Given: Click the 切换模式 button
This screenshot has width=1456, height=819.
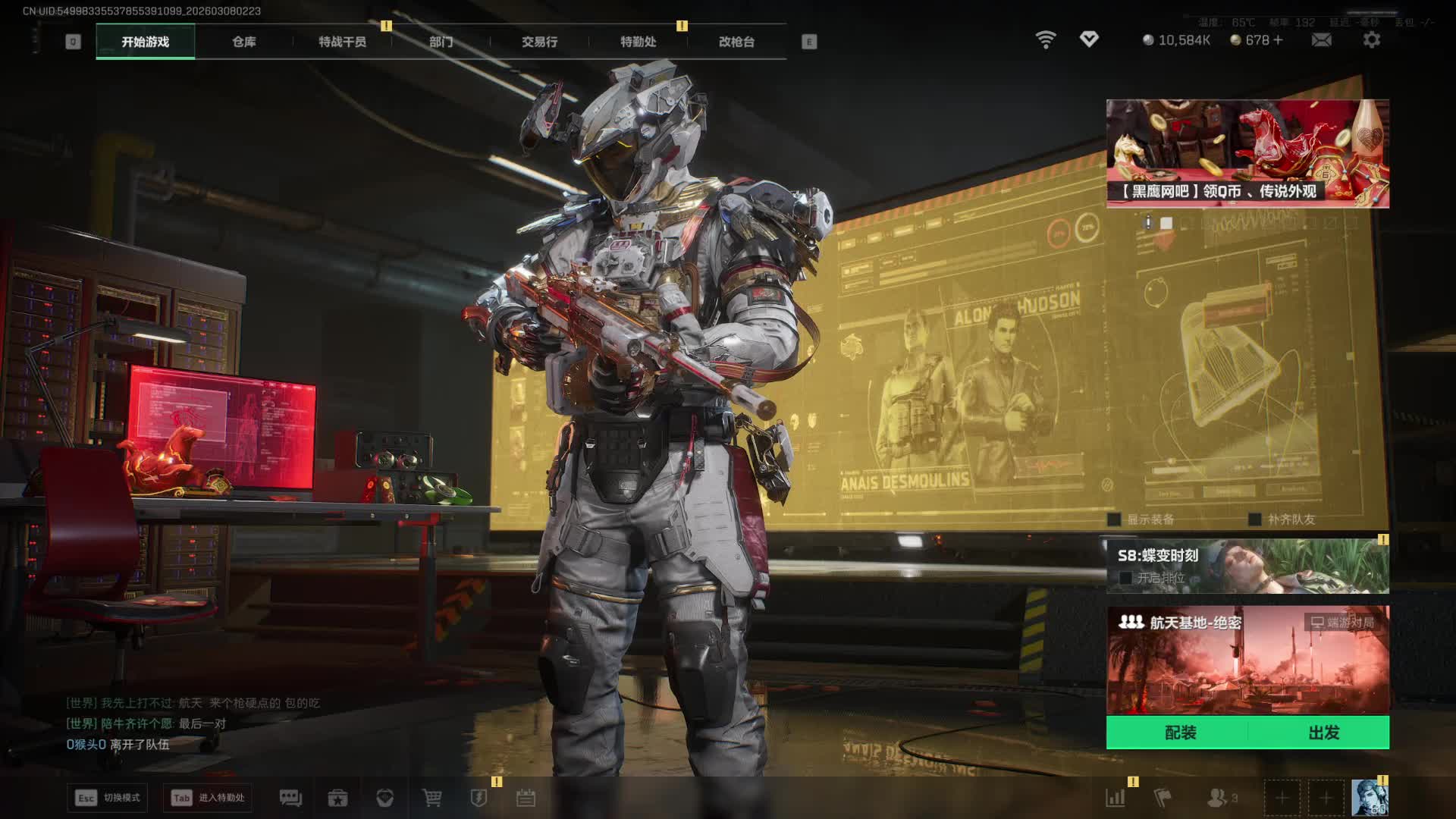Looking at the screenshot, I should (x=108, y=798).
